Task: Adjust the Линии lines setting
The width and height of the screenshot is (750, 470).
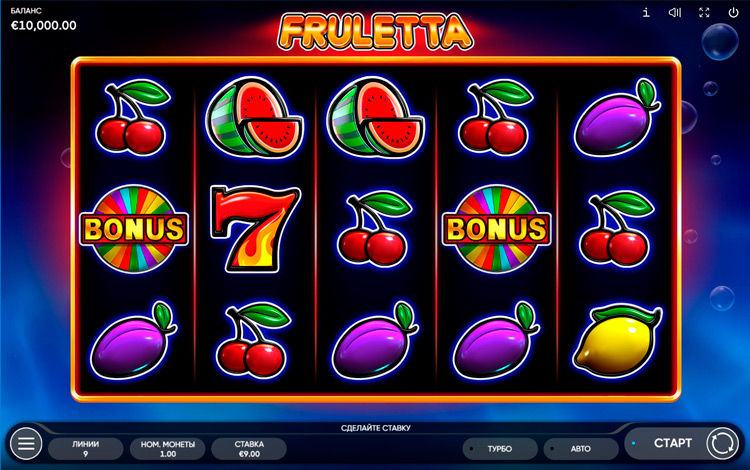Action: point(87,448)
